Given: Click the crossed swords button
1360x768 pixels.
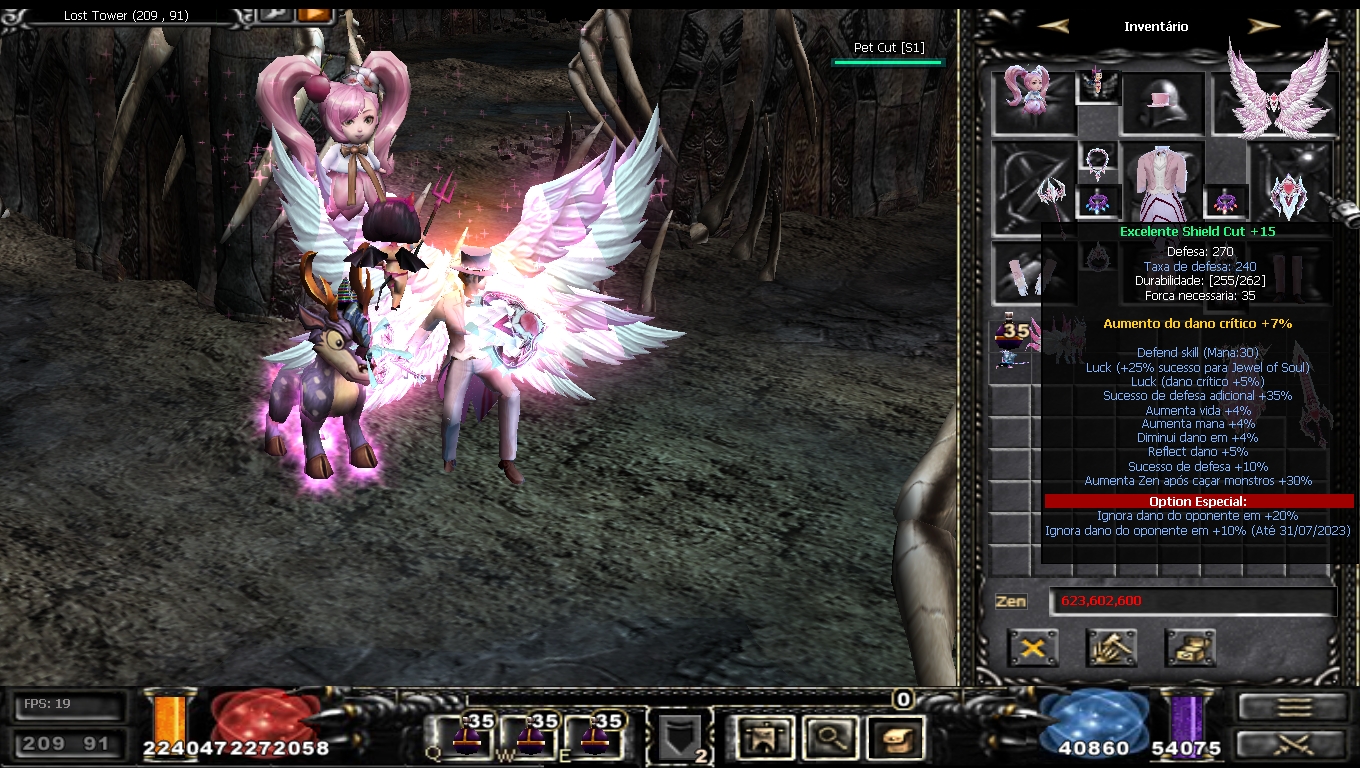Looking at the screenshot, I should [1293, 744].
